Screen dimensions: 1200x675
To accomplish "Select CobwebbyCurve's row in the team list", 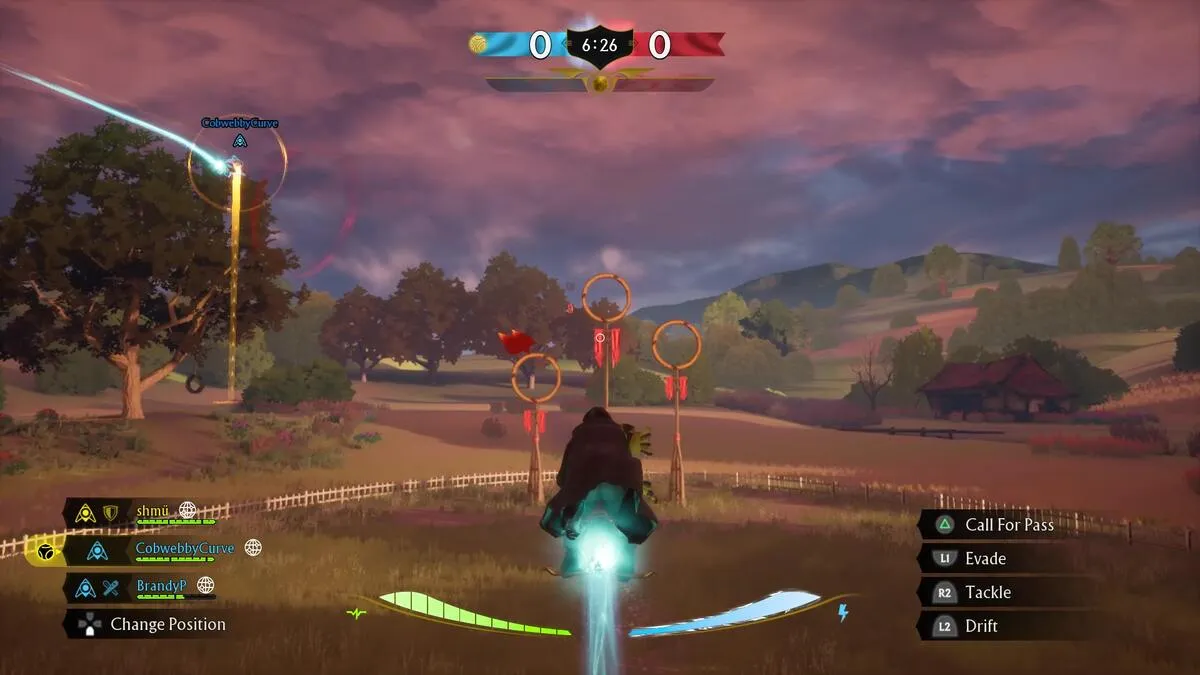I will coord(184,548).
